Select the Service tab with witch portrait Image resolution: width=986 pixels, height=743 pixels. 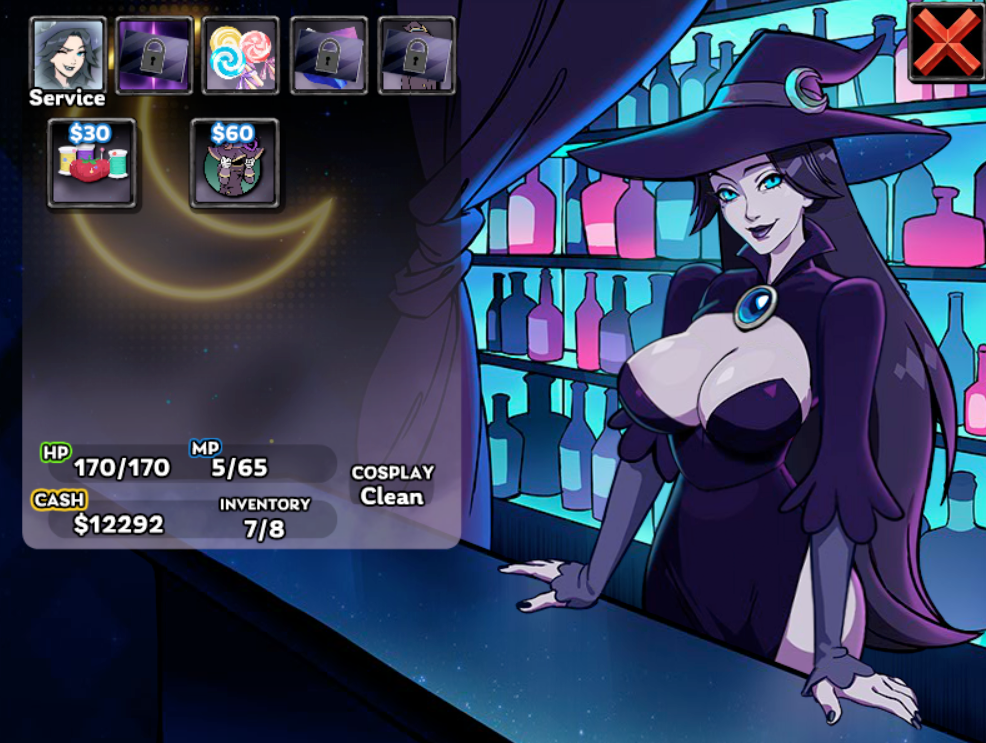point(68,55)
